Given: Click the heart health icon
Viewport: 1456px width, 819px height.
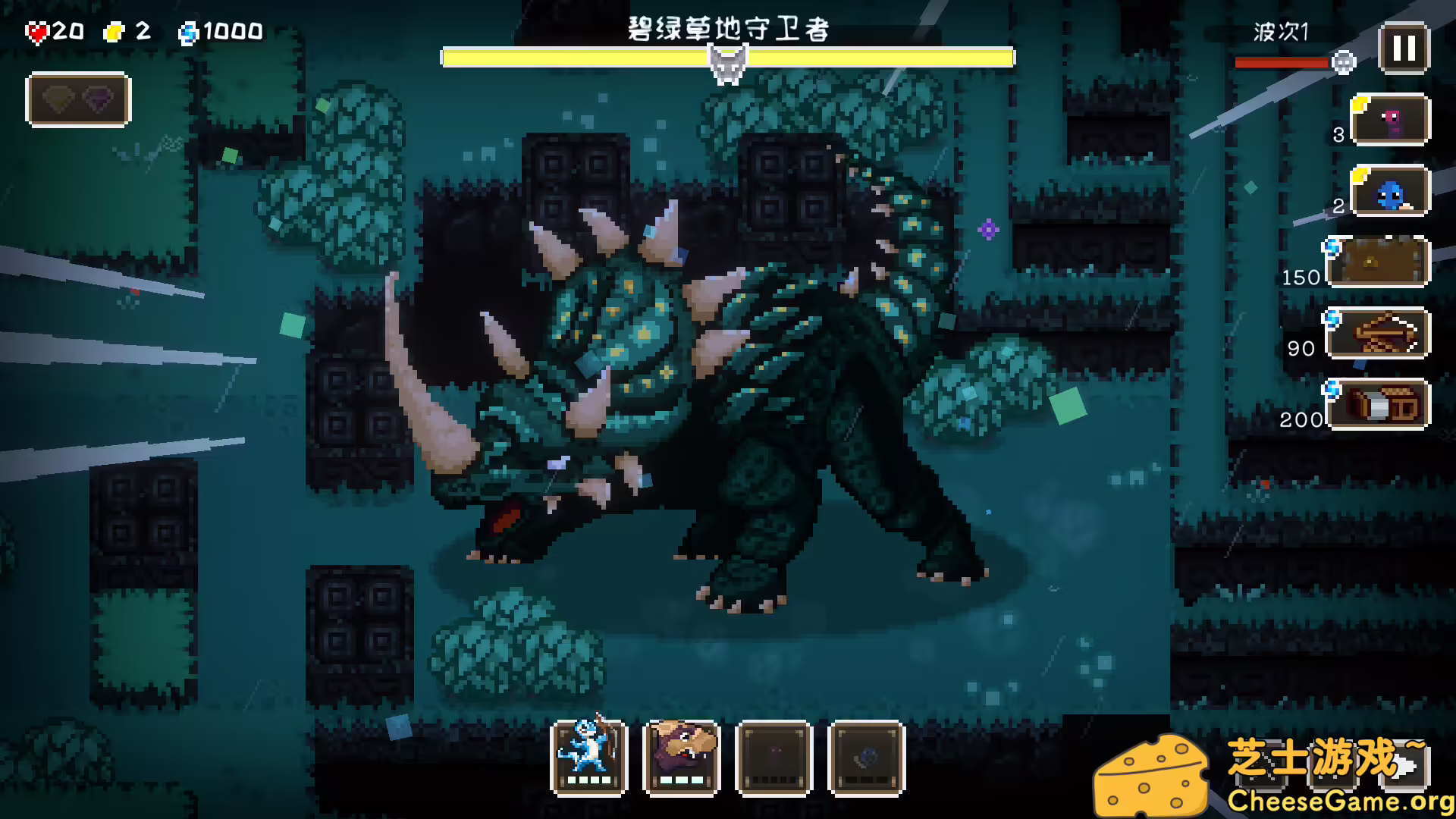Looking at the screenshot, I should coord(36,30).
